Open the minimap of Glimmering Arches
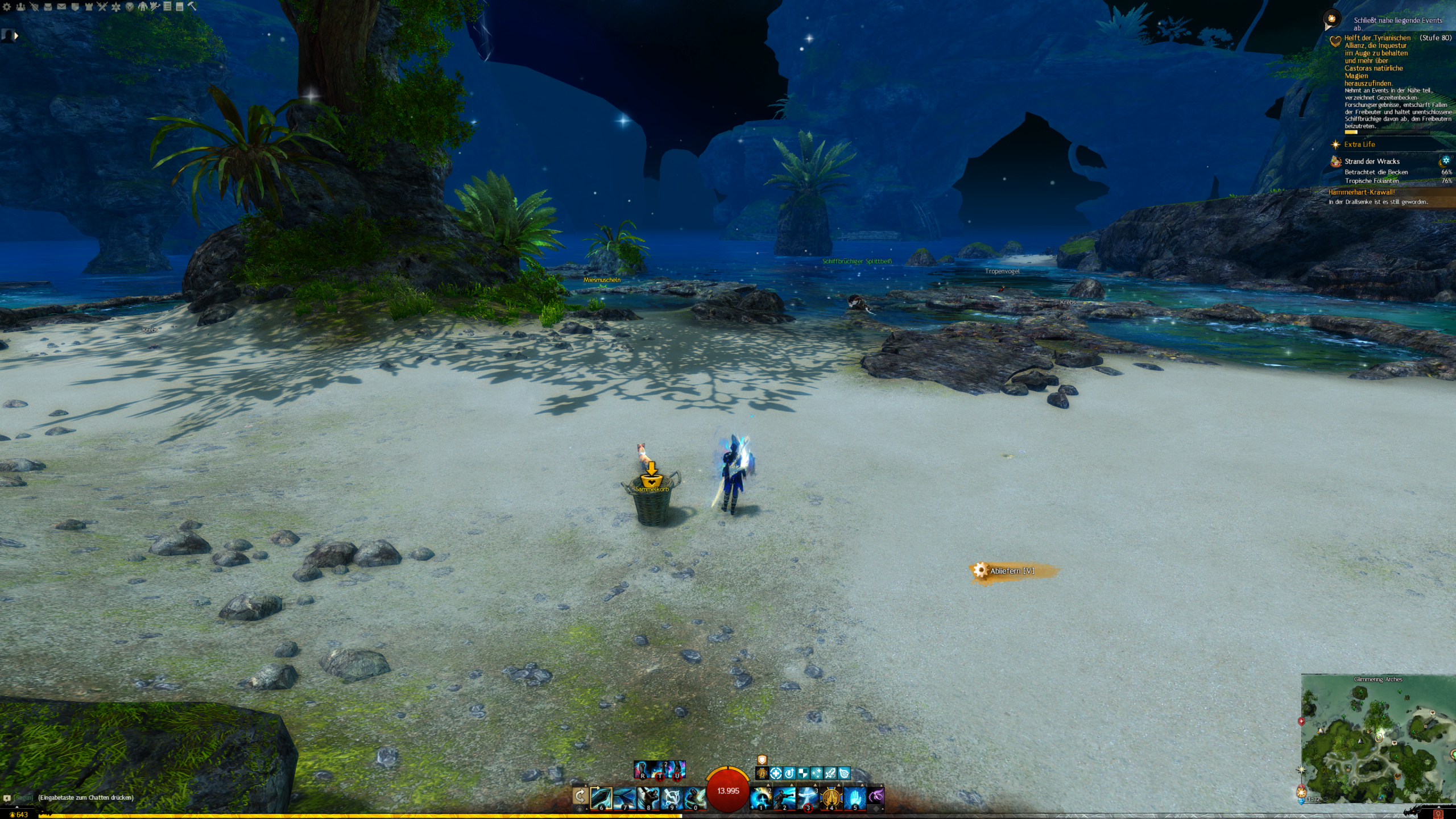Viewport: 1456px width, 819px height. (1378, 739)
